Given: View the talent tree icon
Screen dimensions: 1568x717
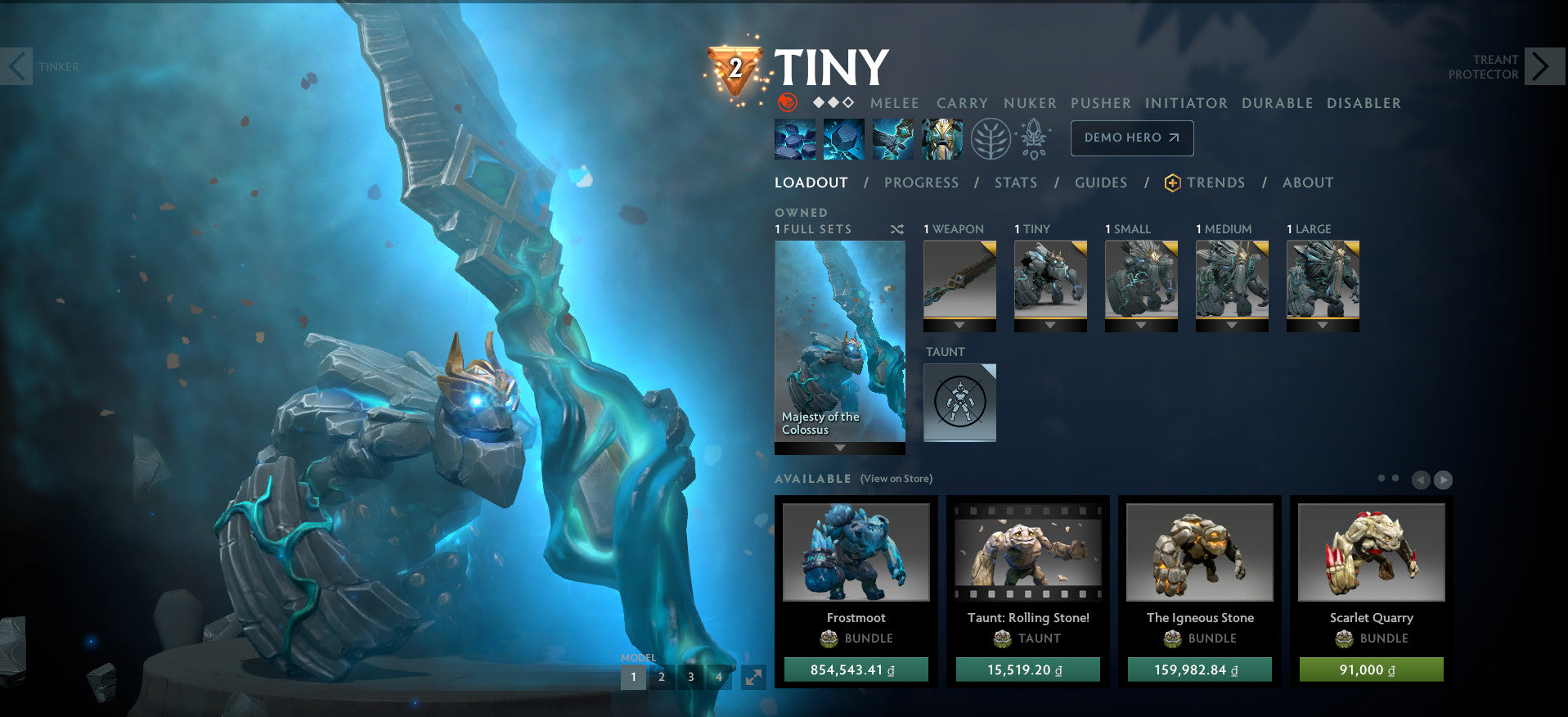Looking at the screenshot, I should pos(990,138).
